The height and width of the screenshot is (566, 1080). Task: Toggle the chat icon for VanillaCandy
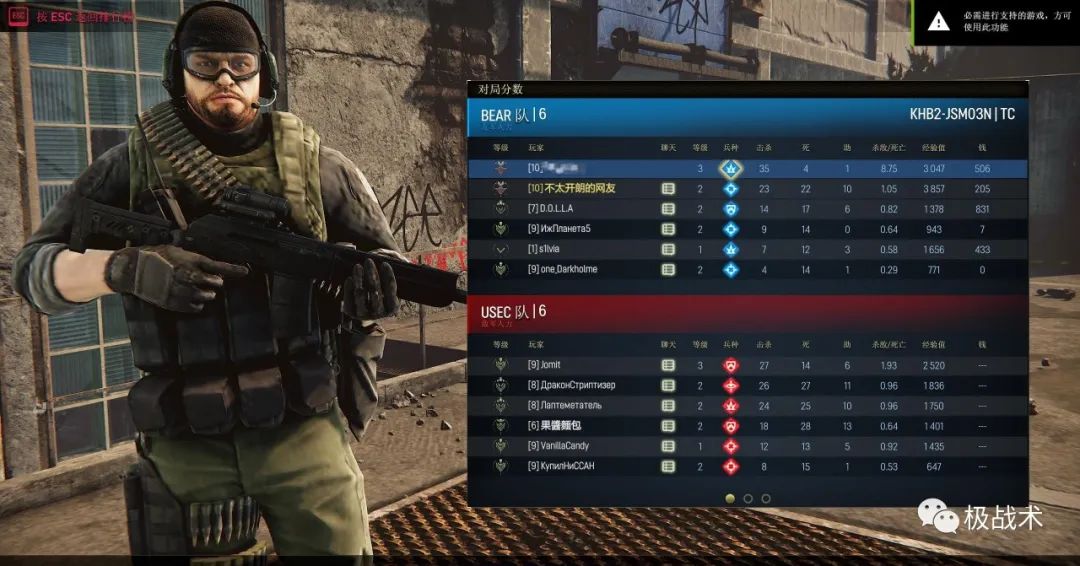(x=668, y=445)
